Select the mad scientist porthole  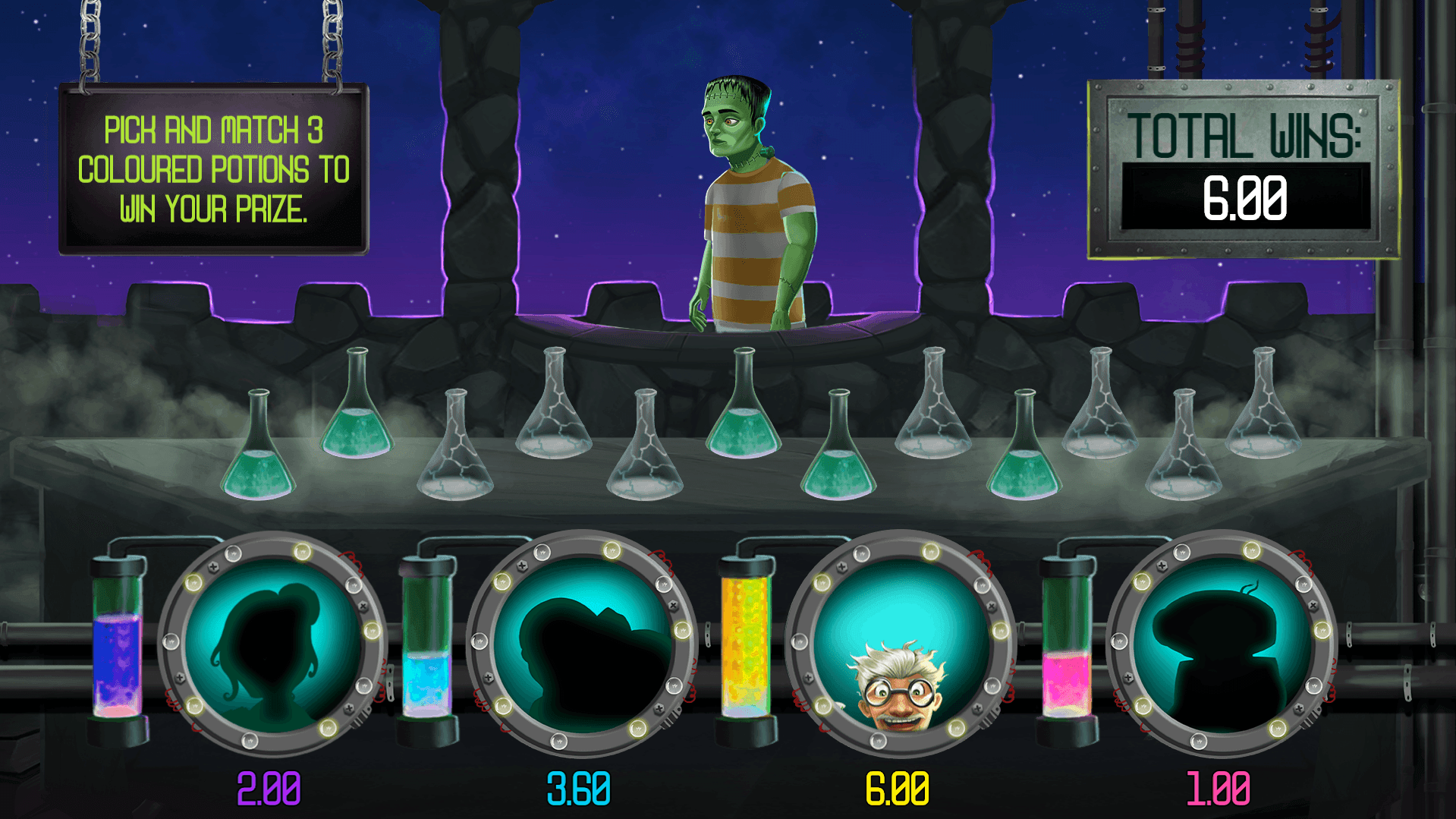[900, 645]
